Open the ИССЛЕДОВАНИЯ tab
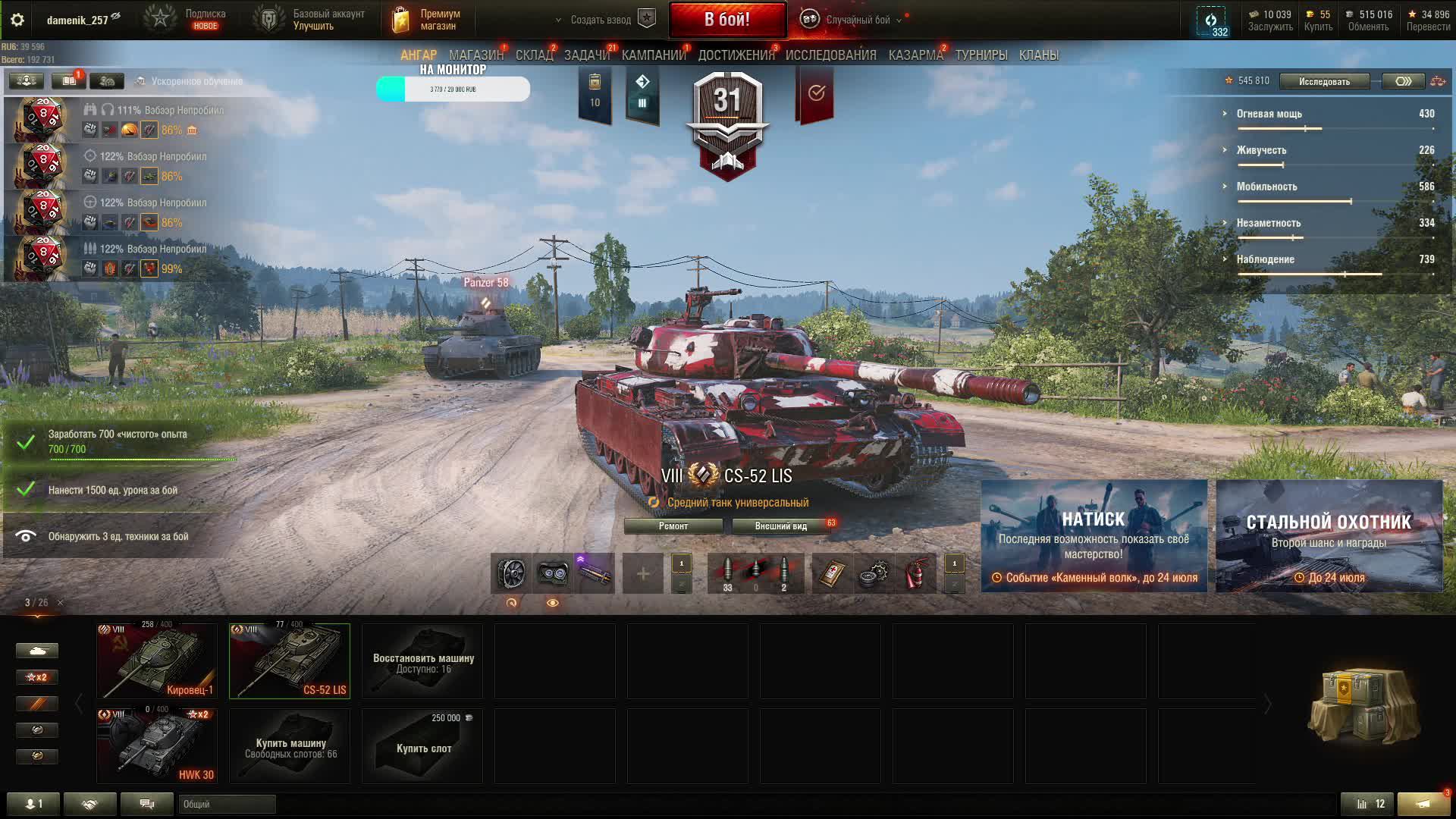This screenshot has height=819, width=1456. tap(830, 55)
